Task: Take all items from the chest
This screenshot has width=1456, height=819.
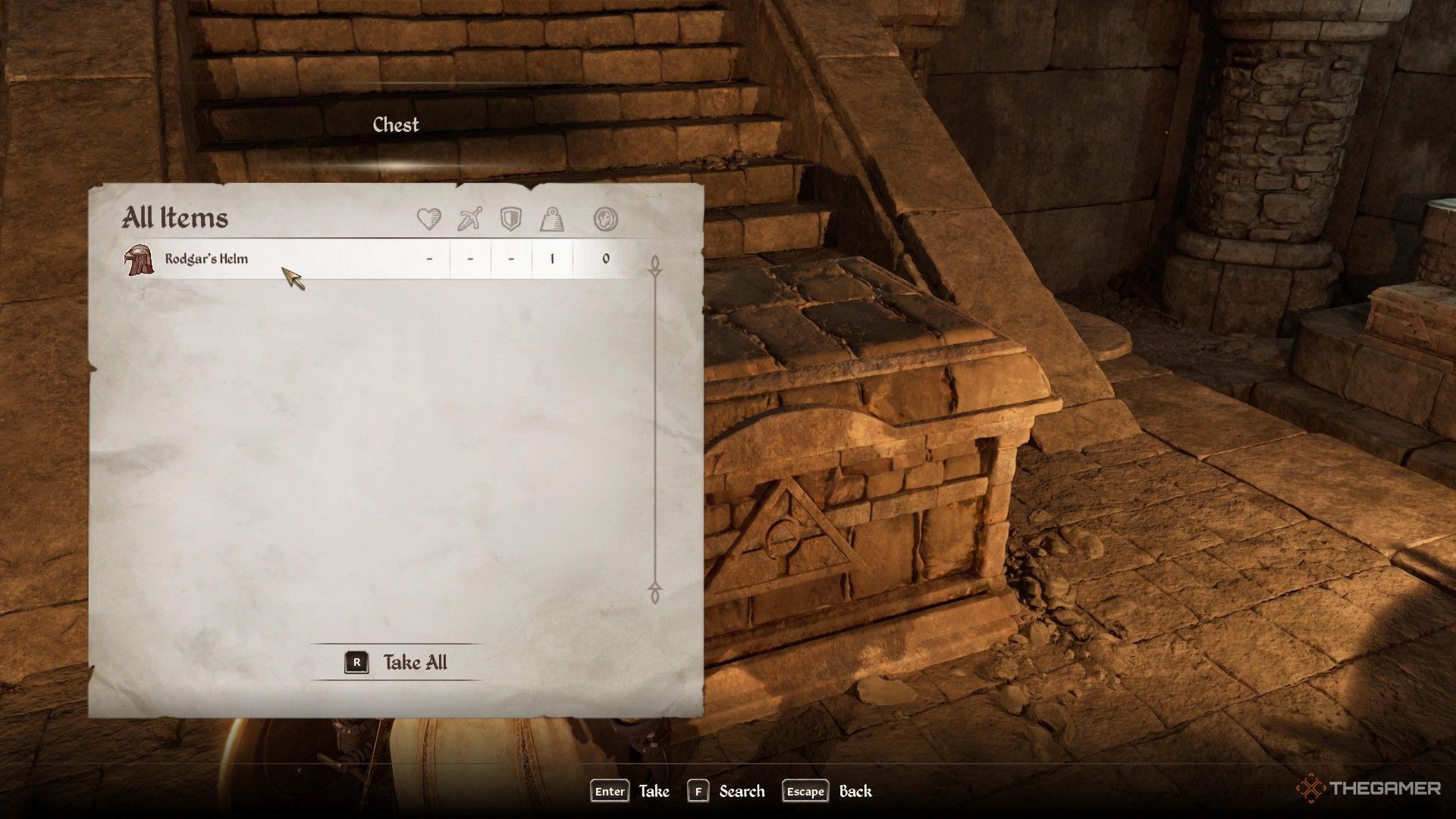Action: (x=397, y=663)
